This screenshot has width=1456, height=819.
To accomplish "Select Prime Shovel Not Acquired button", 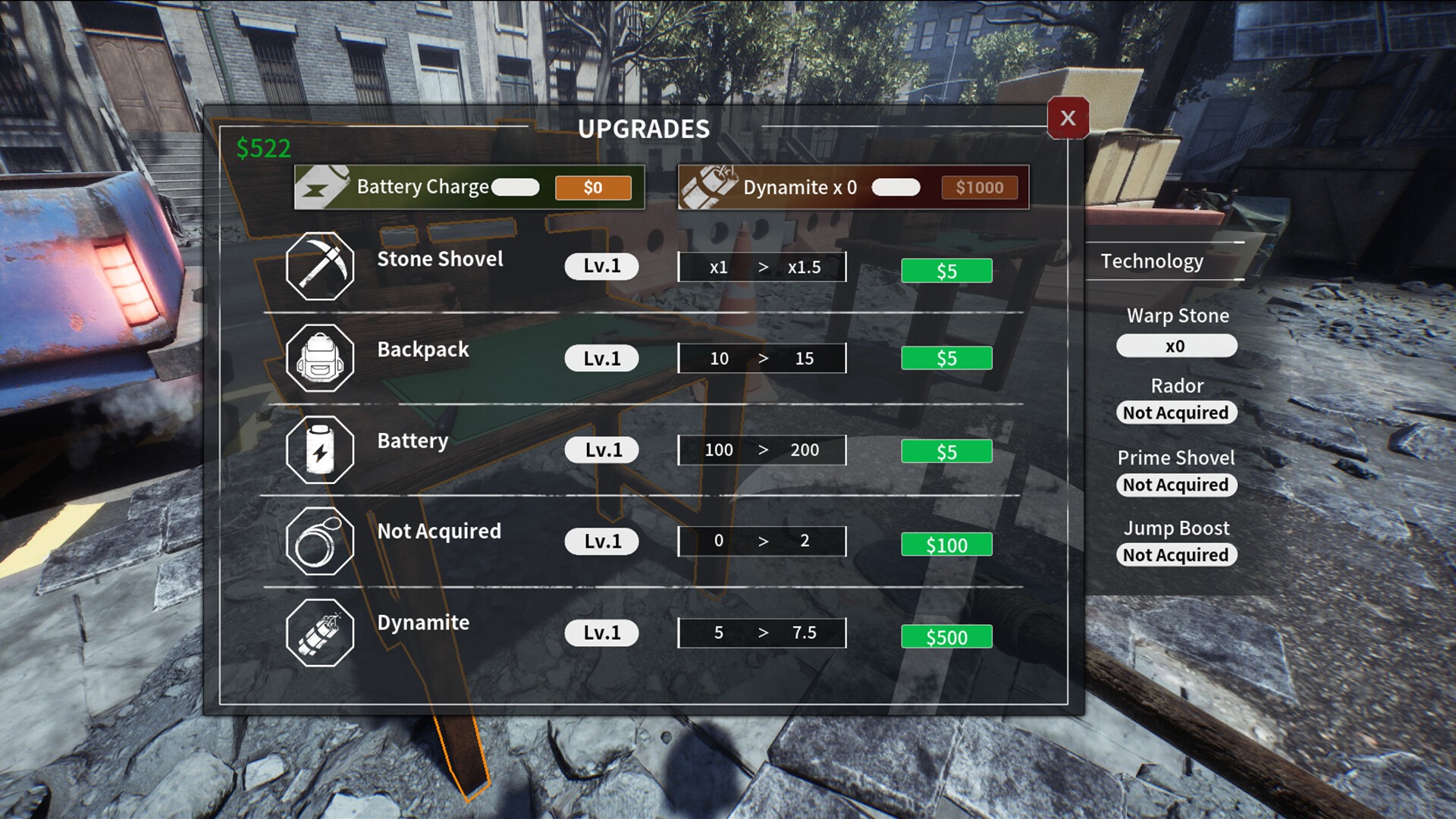I will [1176, 485].
